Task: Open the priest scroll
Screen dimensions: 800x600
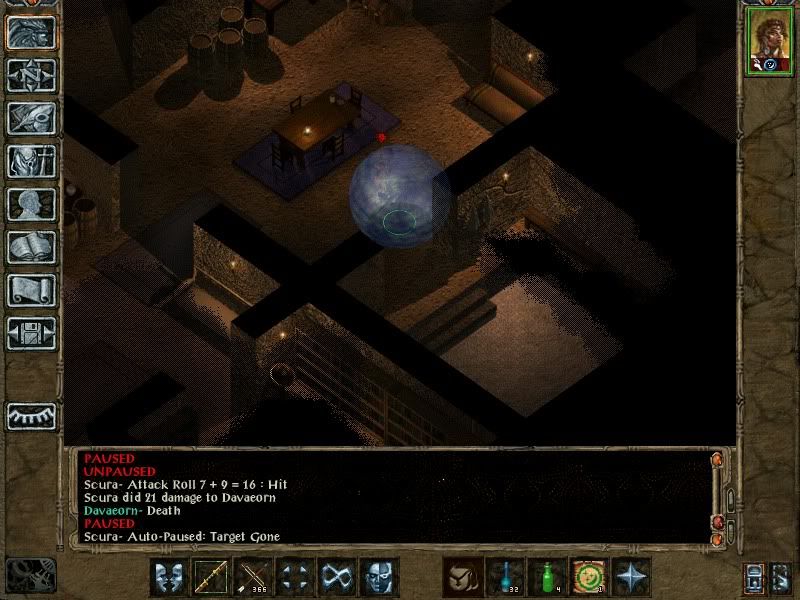Action: tap(31, 290)
